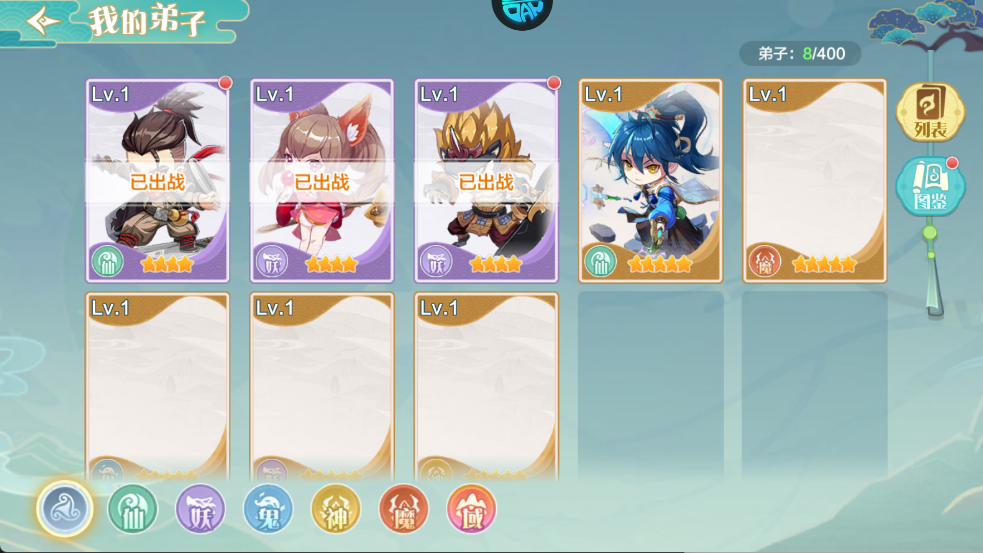The height and width of the screenshot is (553, 983).
Task: Select the fox-eared girl disciple card
Action: [322, 180]
